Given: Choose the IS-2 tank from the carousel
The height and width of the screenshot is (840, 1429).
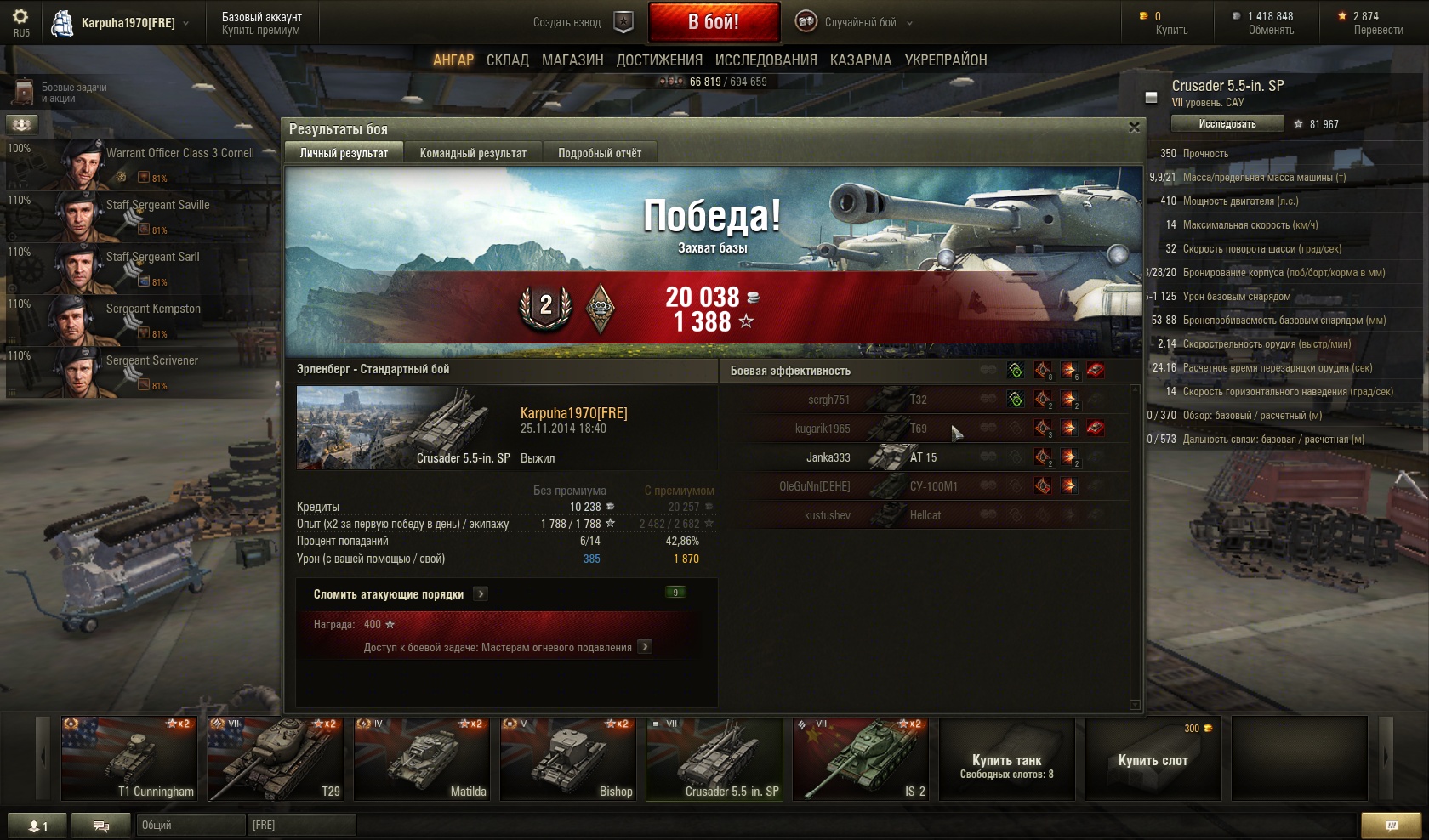Looking at the screenshot, I should 859,759.
